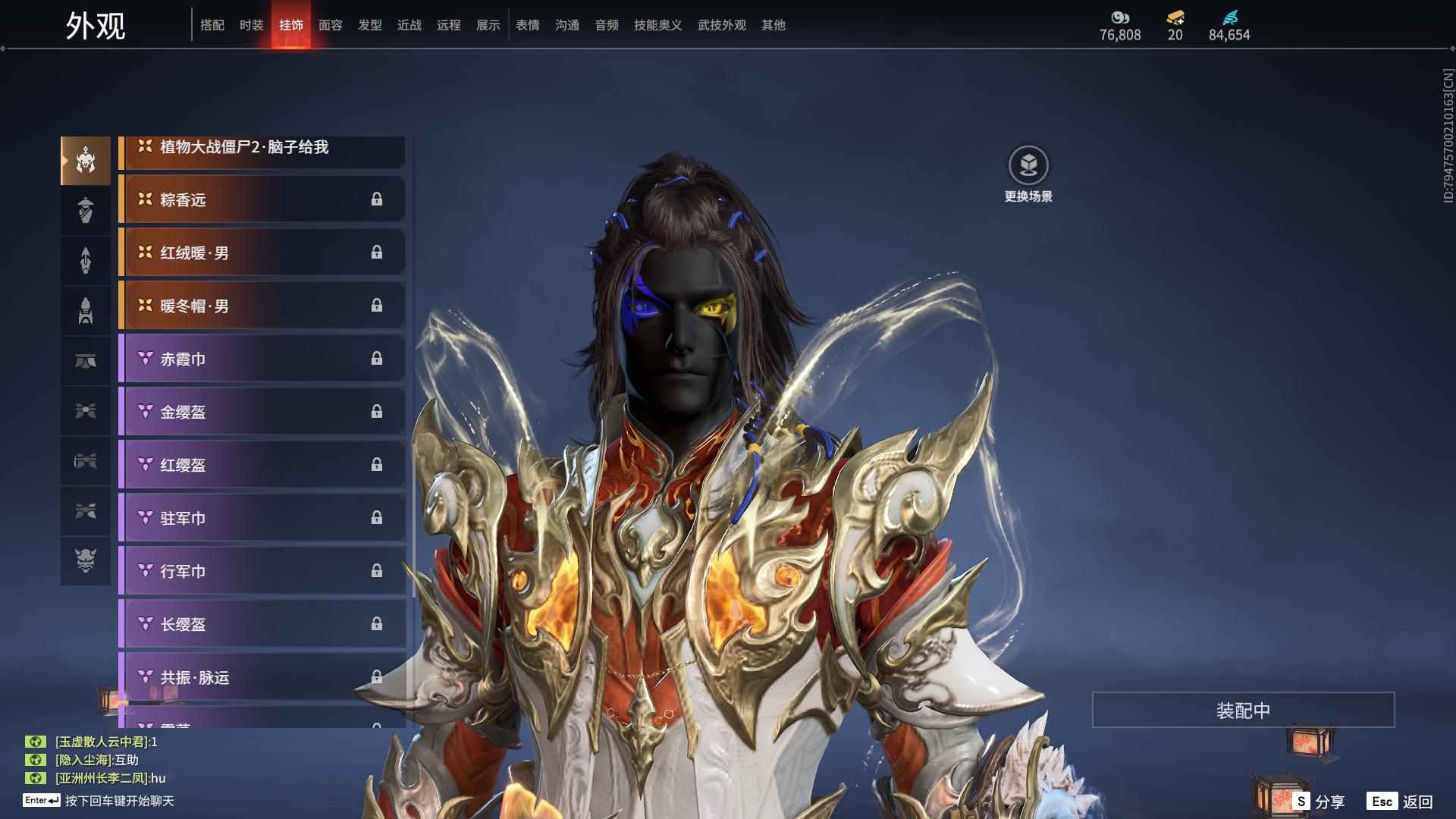Switch to the 时装 tab
Image resolution: width=1456 pixels, height=819 pixels.
pos(251,25)
